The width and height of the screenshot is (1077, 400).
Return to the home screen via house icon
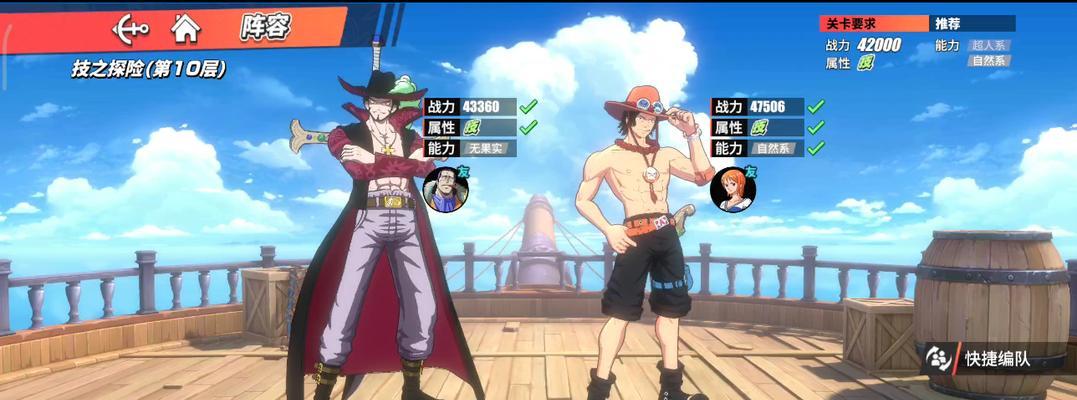[x=184, y=28]
